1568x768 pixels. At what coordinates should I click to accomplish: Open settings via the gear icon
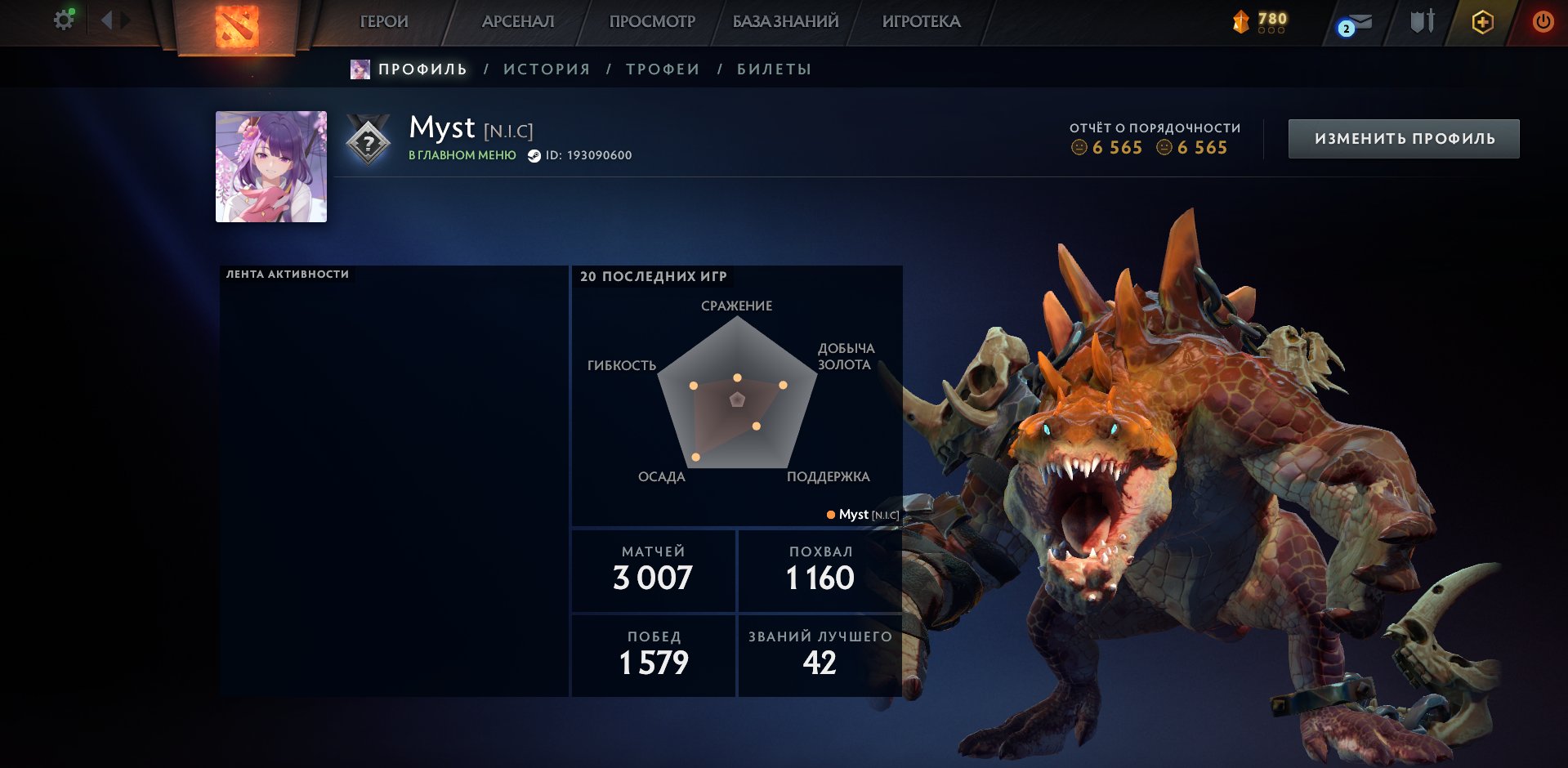point(61,20)
